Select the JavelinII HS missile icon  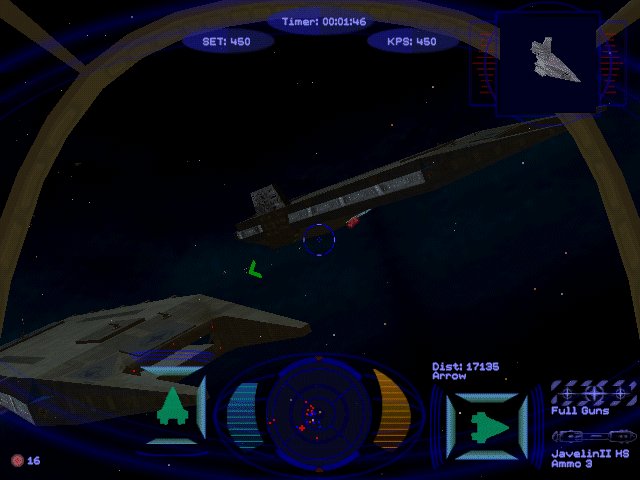pyautogui.click(x=593, y=437)
